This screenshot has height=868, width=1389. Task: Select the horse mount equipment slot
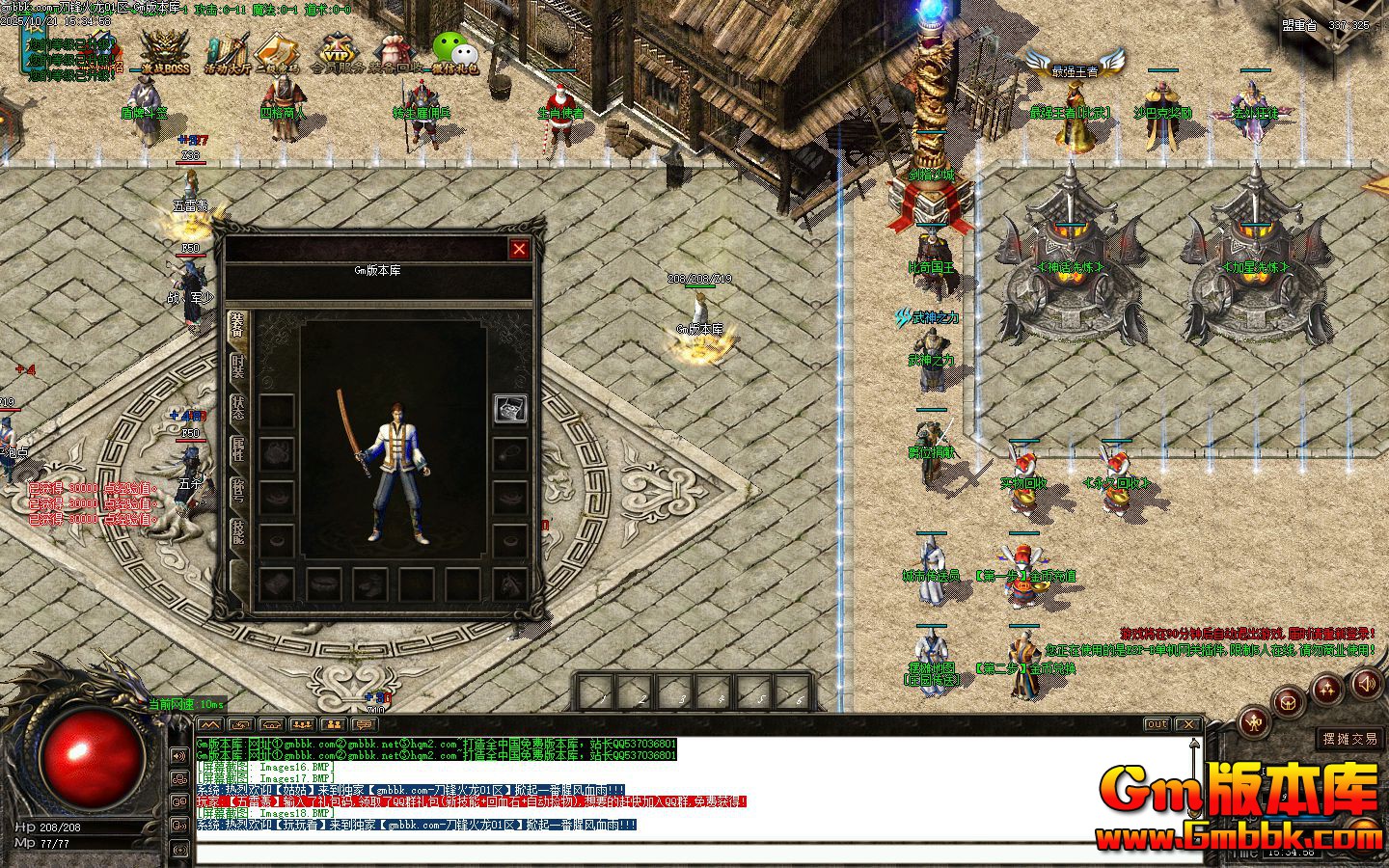click(x=510, y=583)
